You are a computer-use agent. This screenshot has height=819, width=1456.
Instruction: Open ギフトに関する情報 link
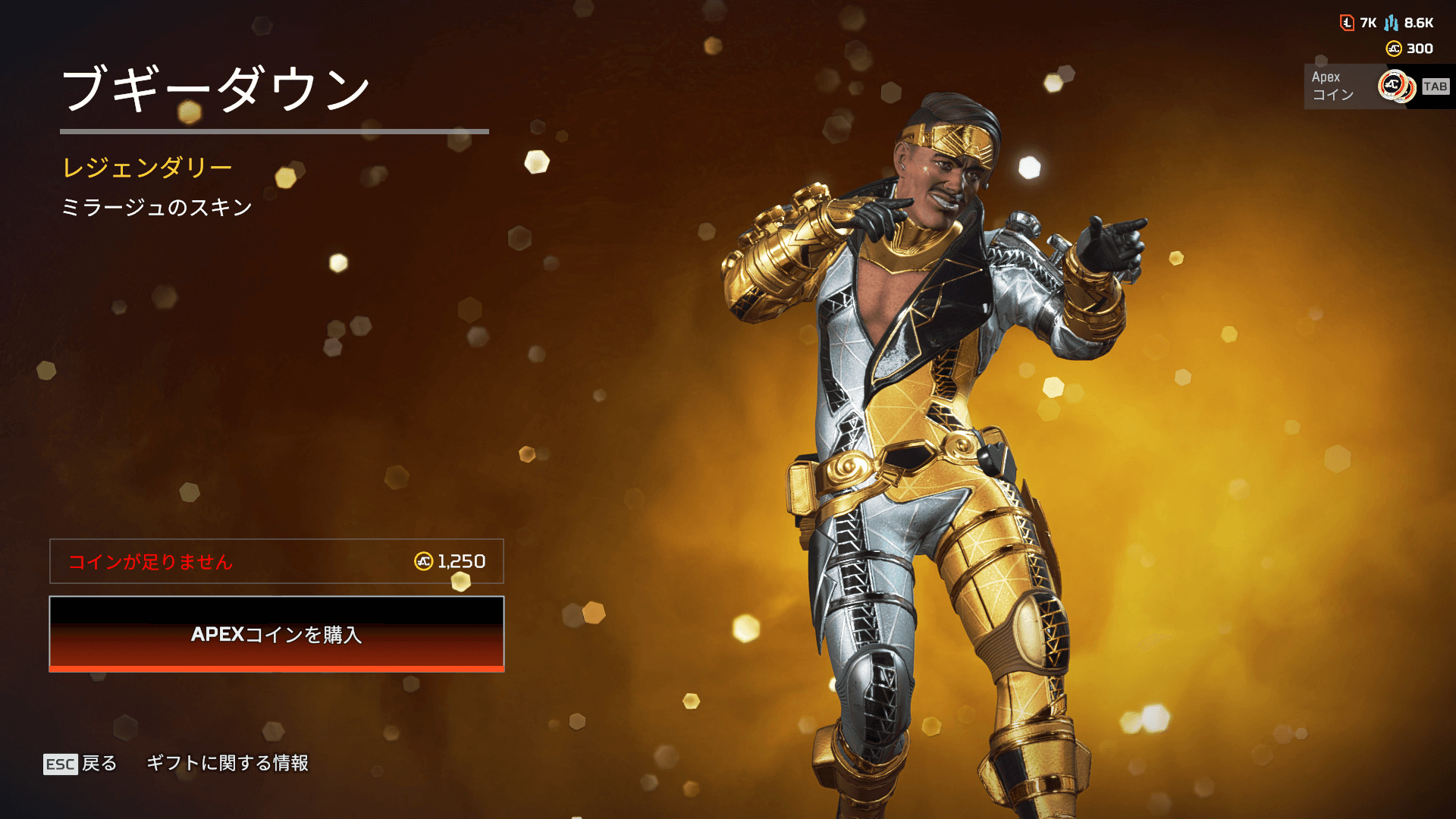(227, 763)
